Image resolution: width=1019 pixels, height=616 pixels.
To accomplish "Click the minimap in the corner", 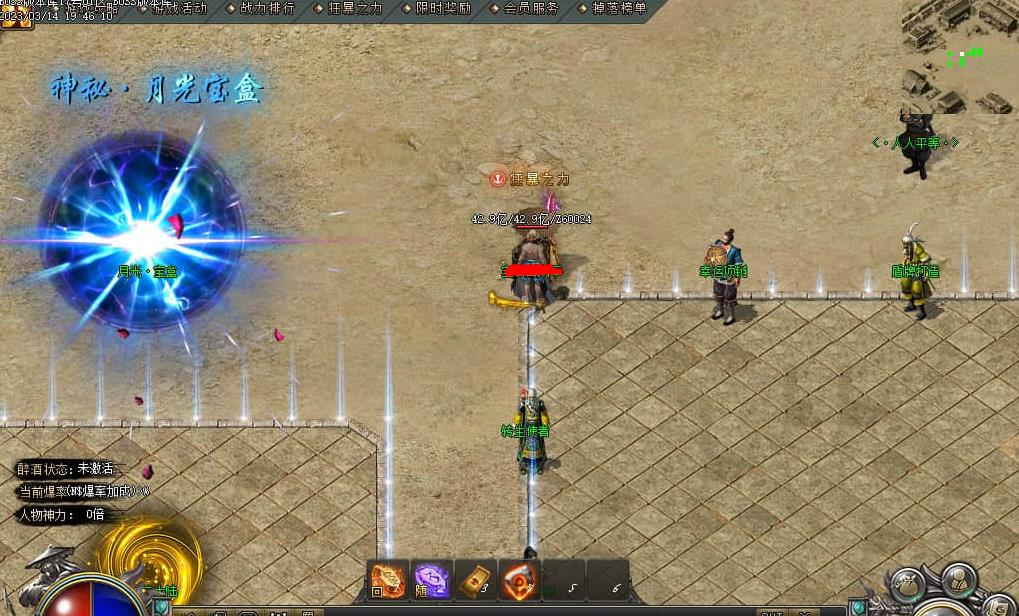I will tap(959, 55).
